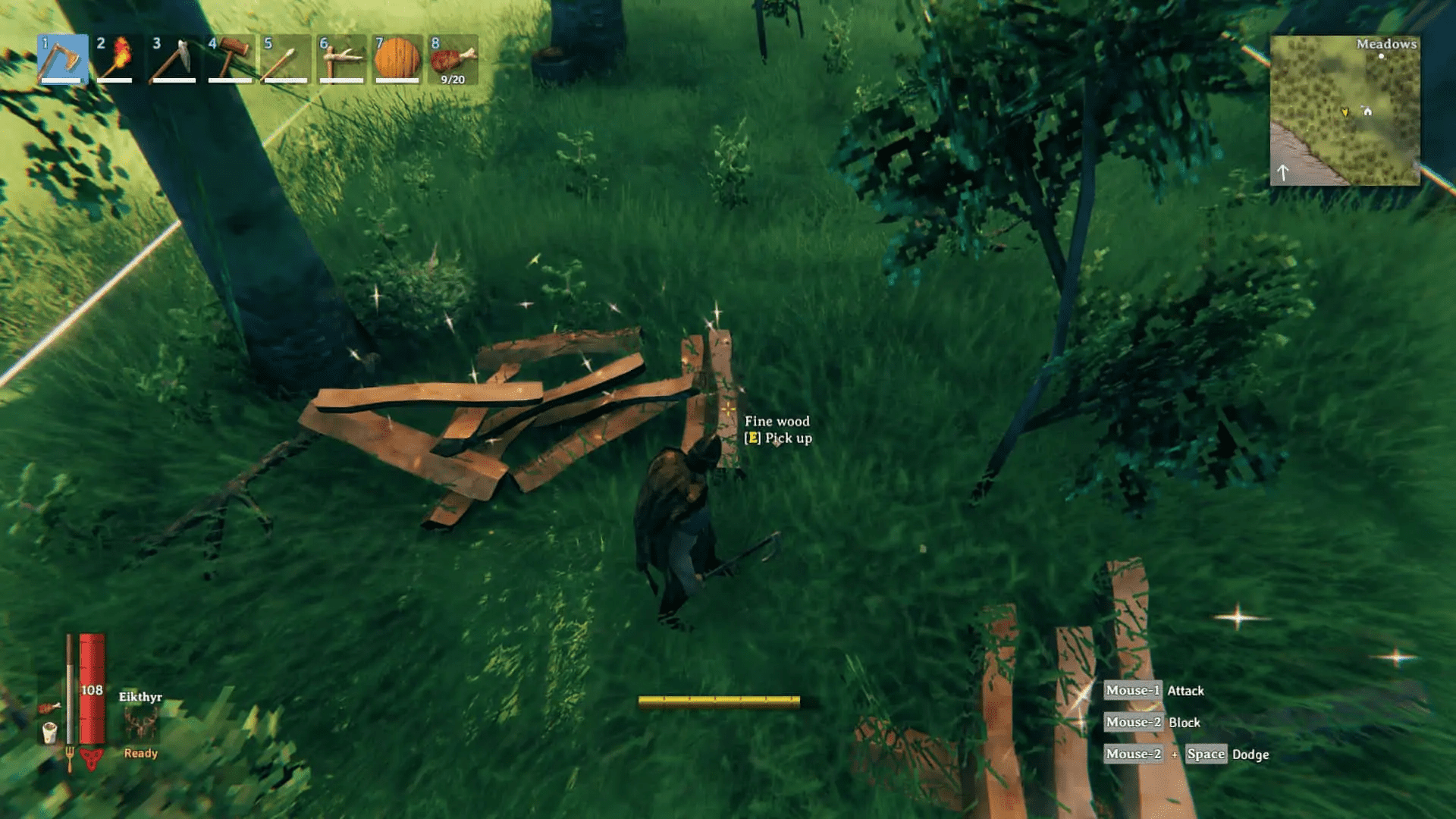The image size is (1456, 819).
Task: Select the axe in hotbar slot 1
Action: tap(64, 61)
